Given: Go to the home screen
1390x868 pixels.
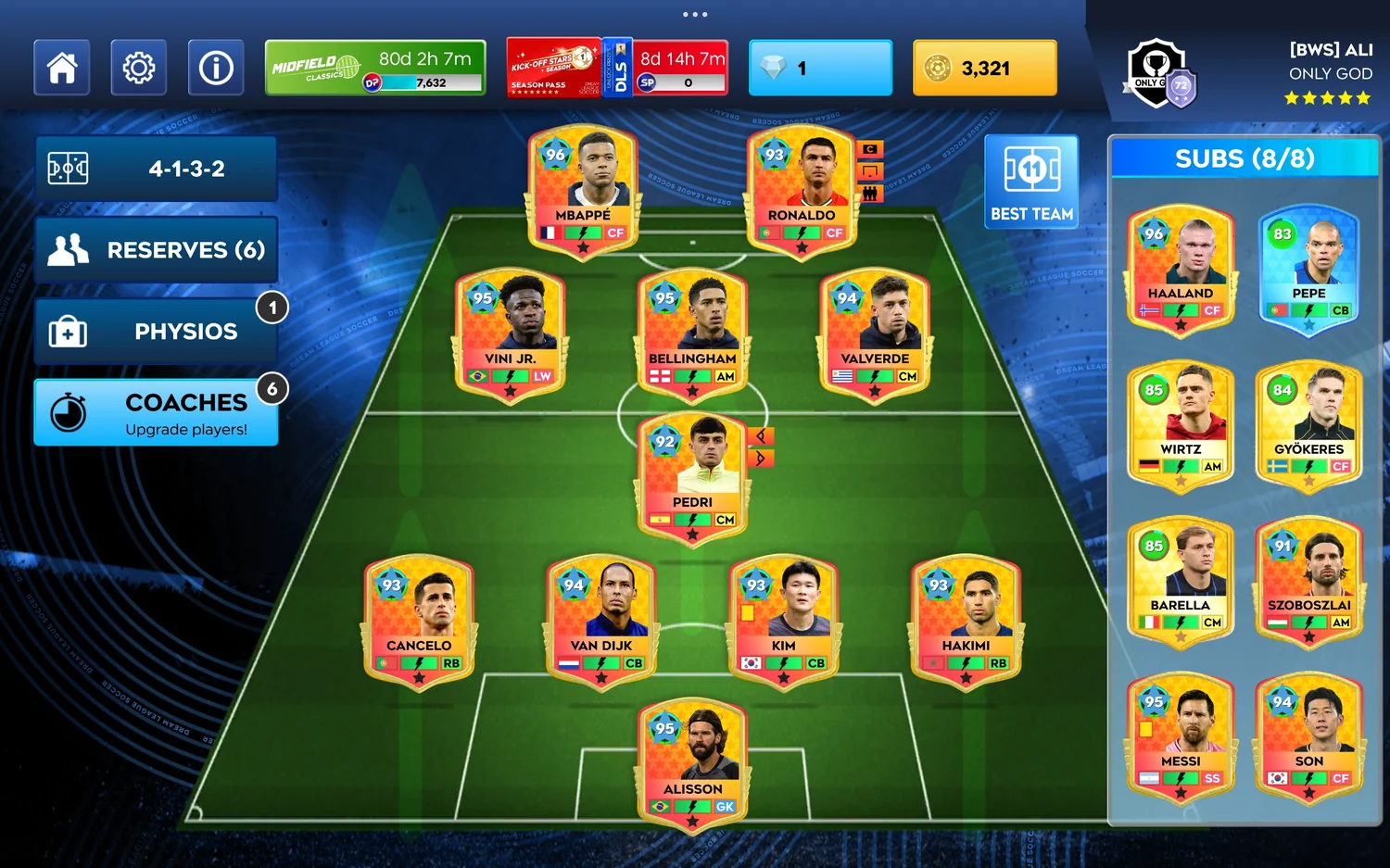Looking at the screenshot, I should [x=62, y=68].
